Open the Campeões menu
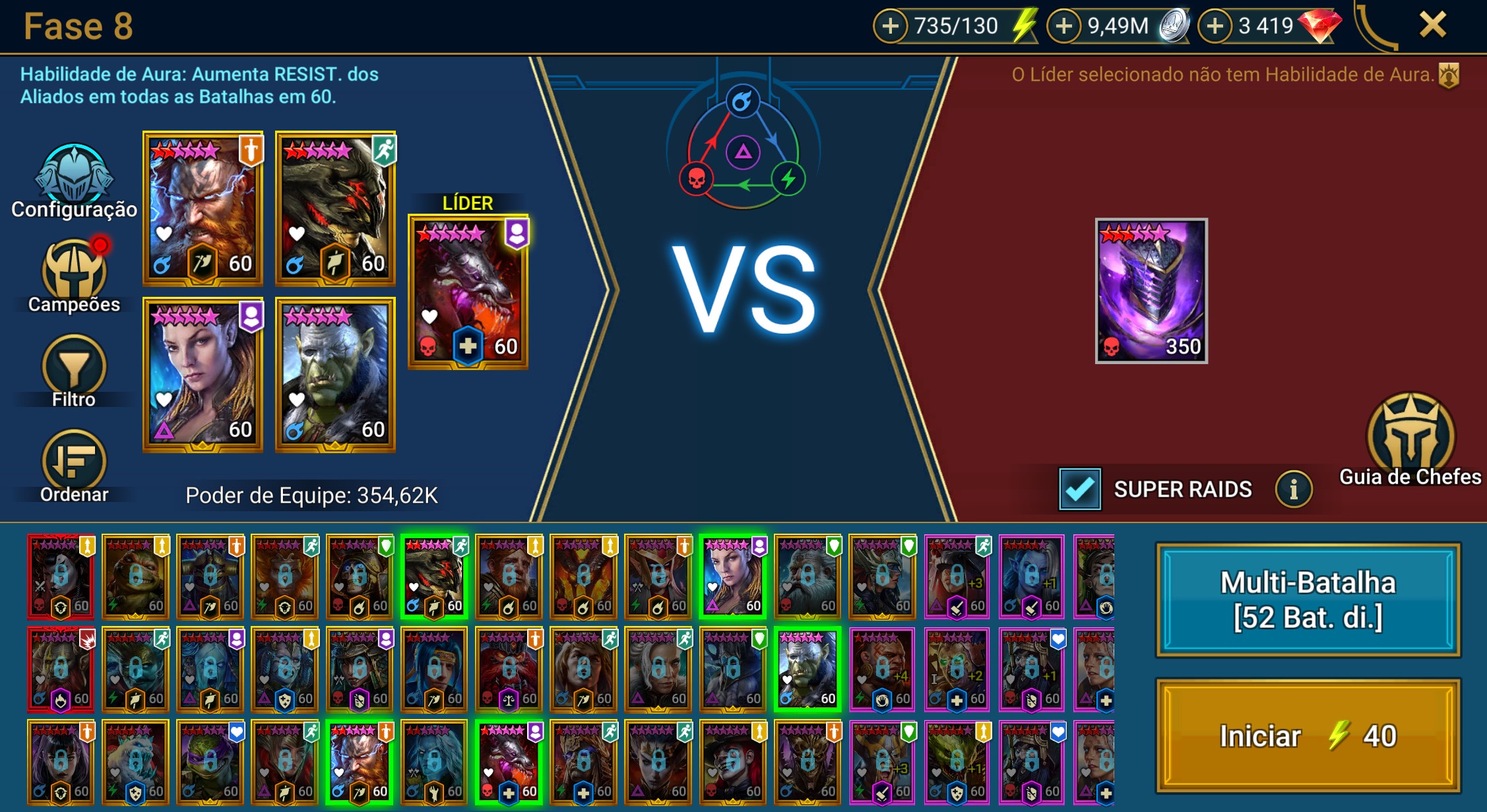 pos(74,274)
